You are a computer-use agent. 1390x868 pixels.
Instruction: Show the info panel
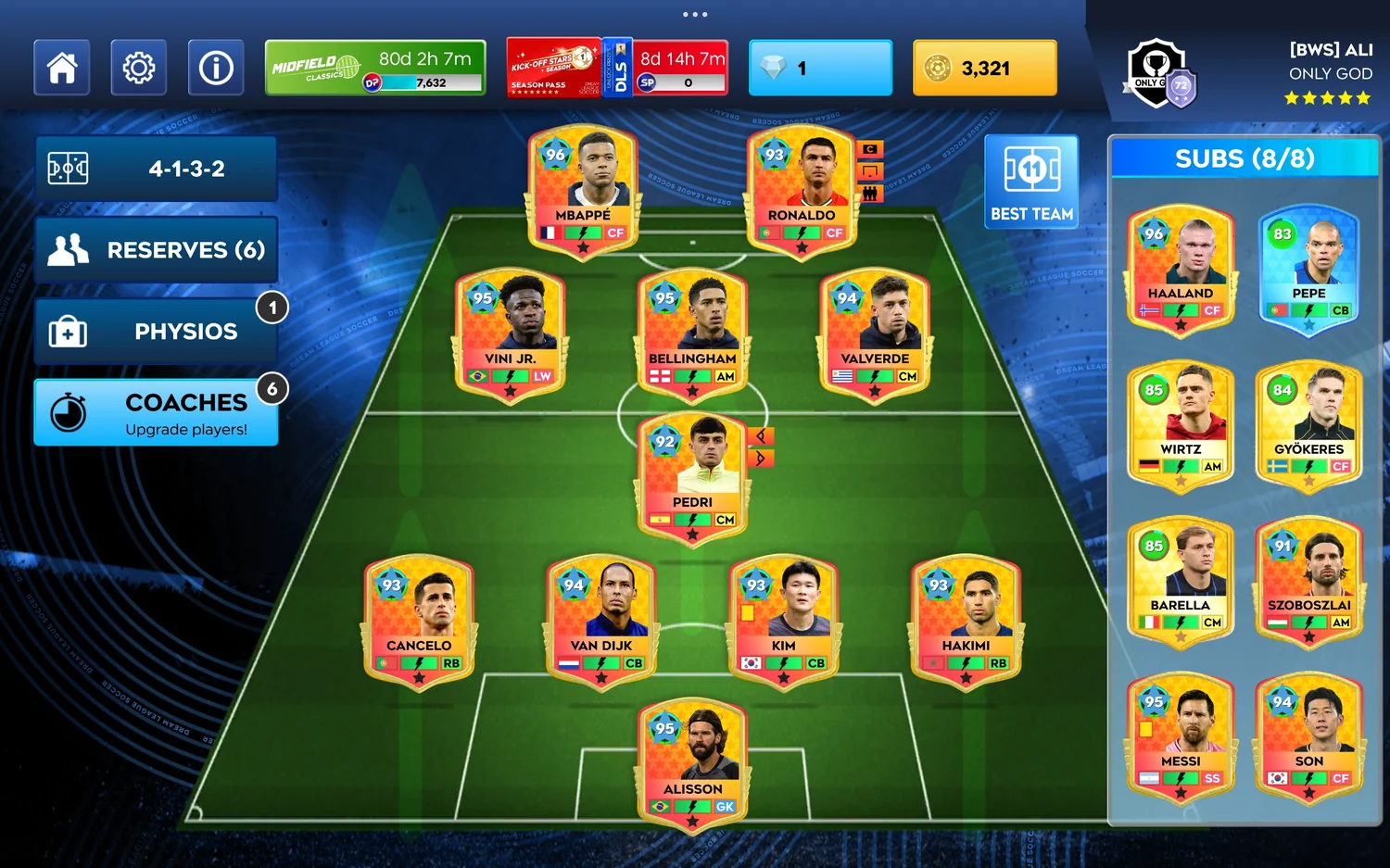coord(216,68)
